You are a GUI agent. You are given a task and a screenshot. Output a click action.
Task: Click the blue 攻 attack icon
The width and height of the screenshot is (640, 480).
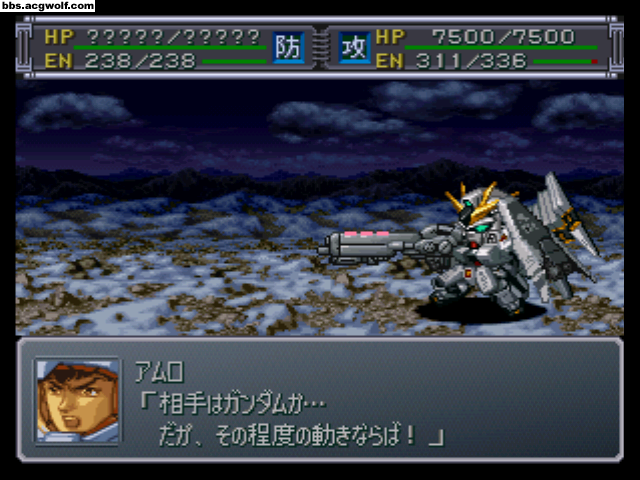tap(352, 47)
